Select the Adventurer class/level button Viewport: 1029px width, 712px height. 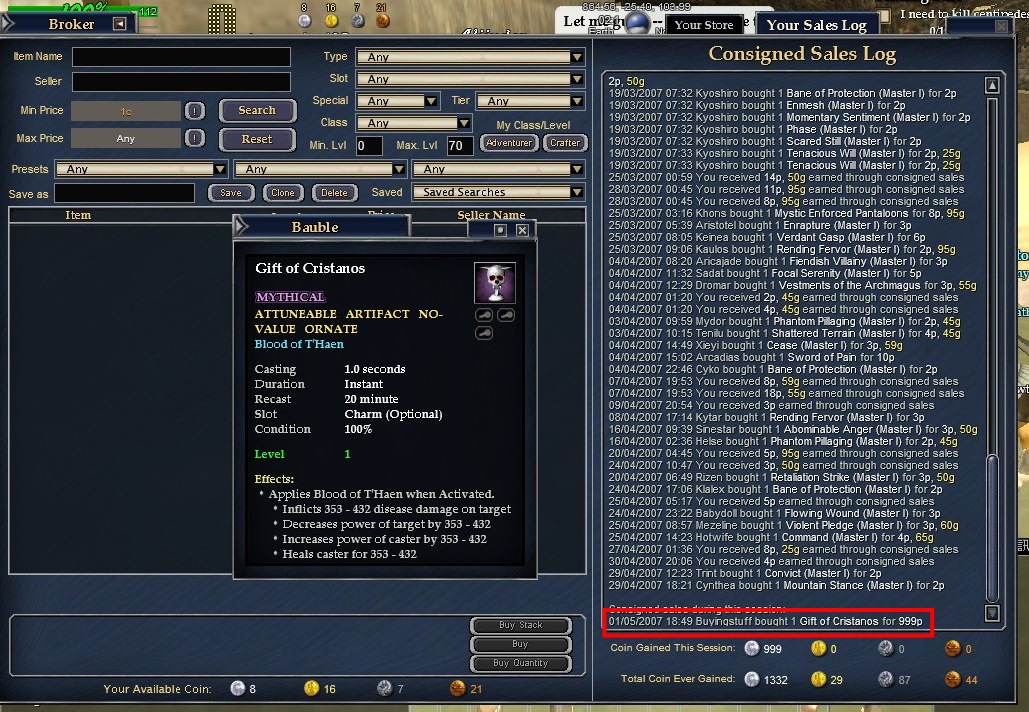pos(509,143)
